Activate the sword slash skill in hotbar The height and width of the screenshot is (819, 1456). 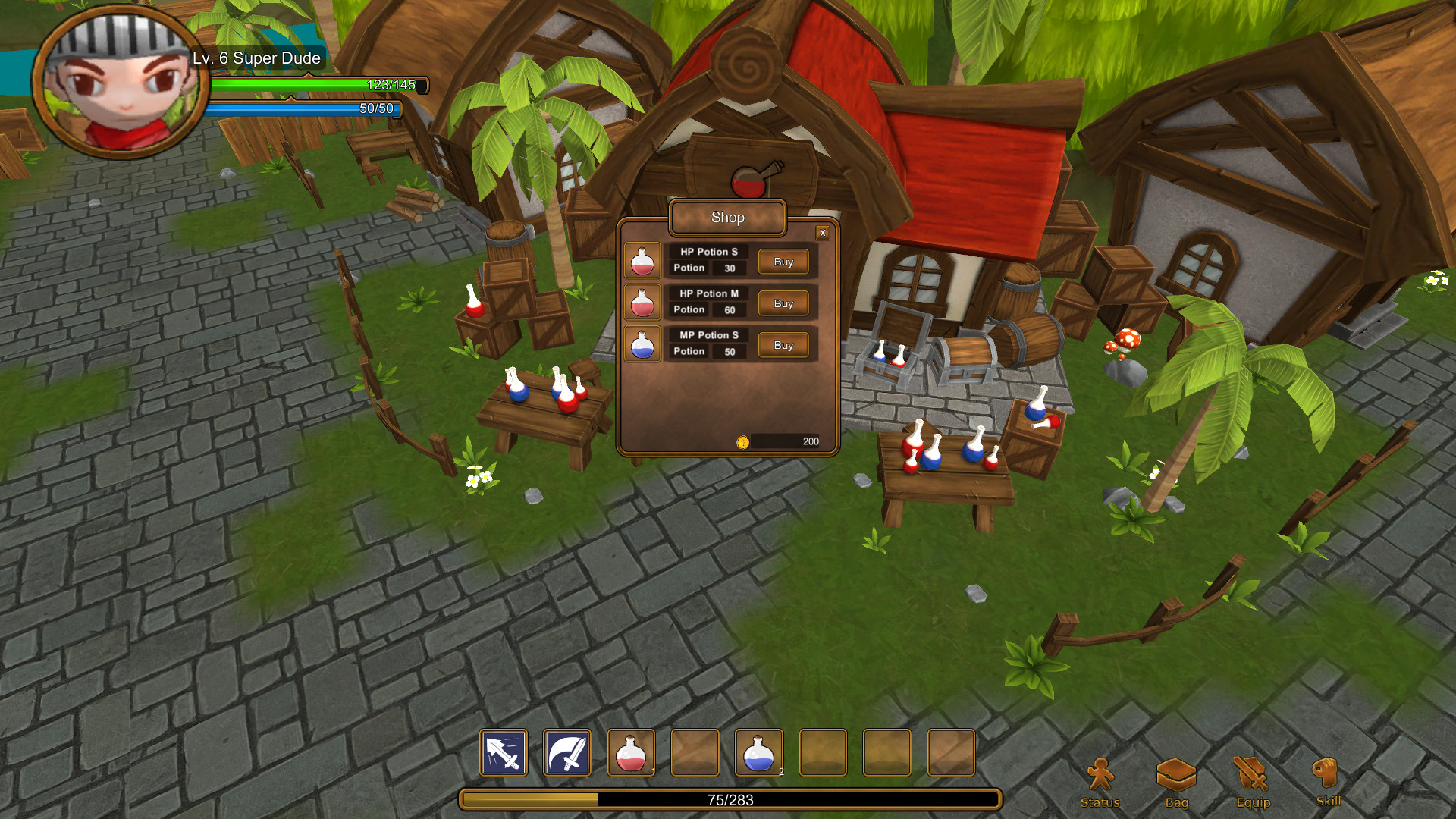pyautogui.click(x=567, y=752)
